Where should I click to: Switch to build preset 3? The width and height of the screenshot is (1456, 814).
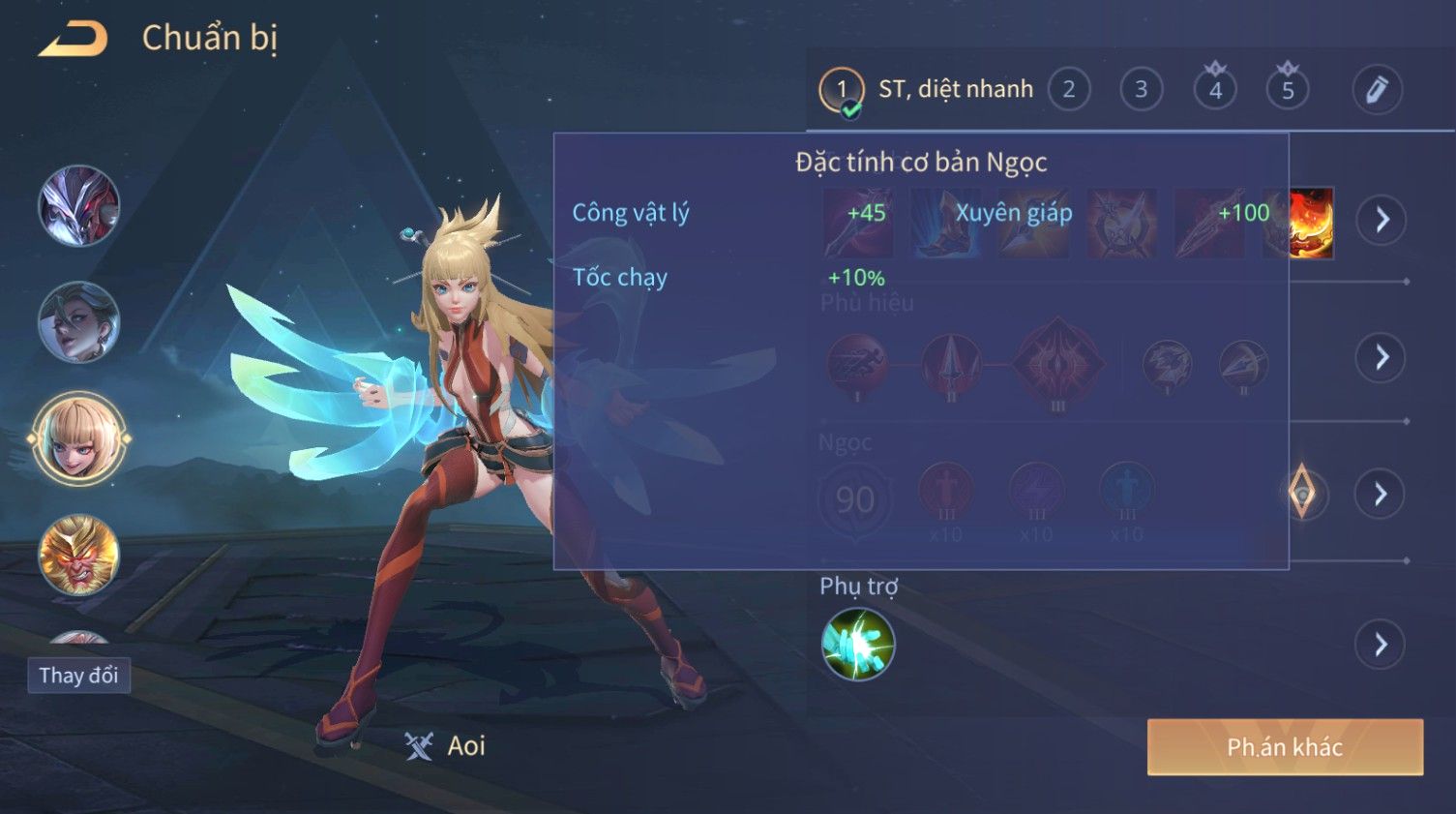1141,90
